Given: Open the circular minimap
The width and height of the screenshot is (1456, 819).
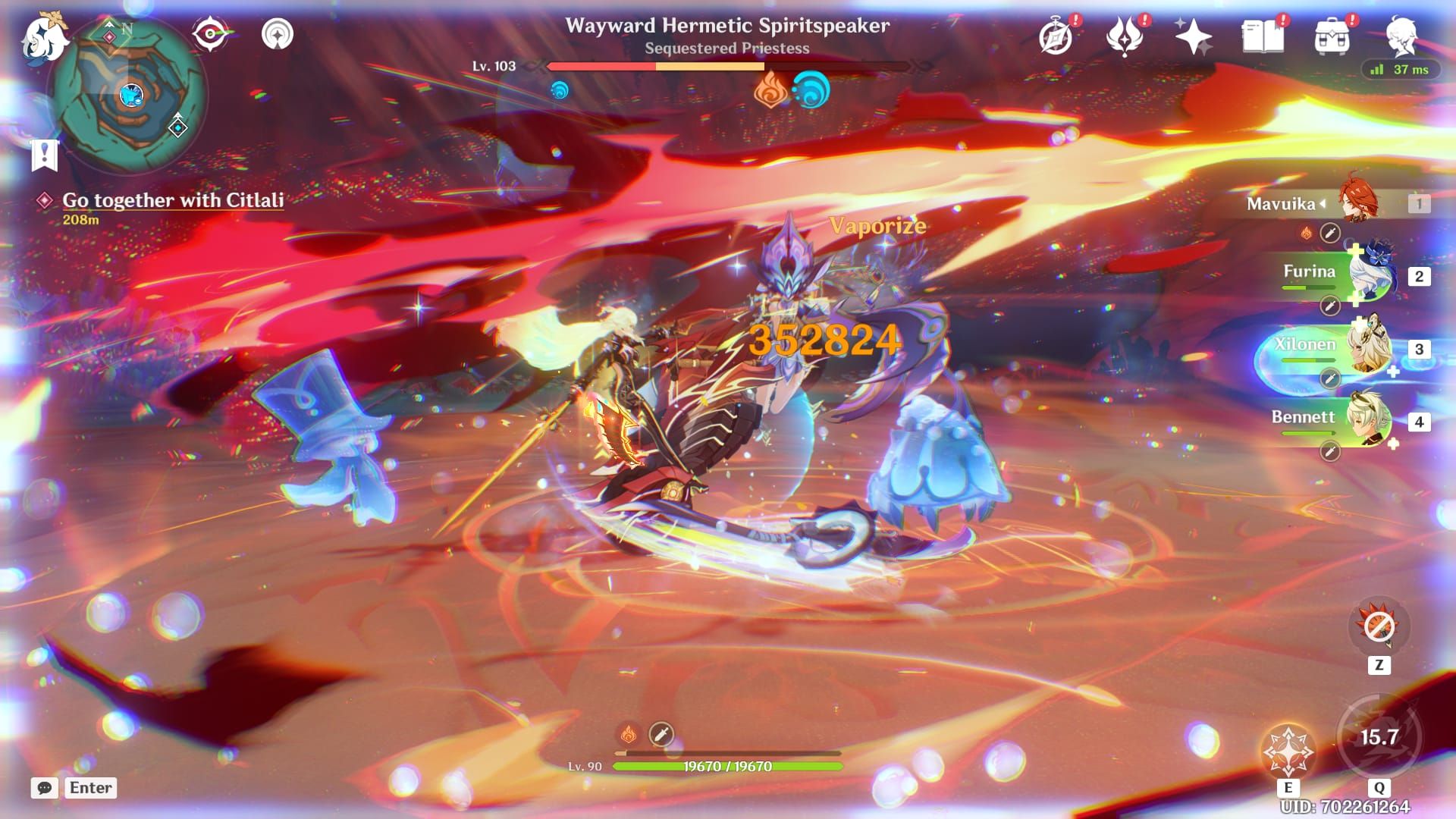Looking at the screenshot, I should (127, 95).
